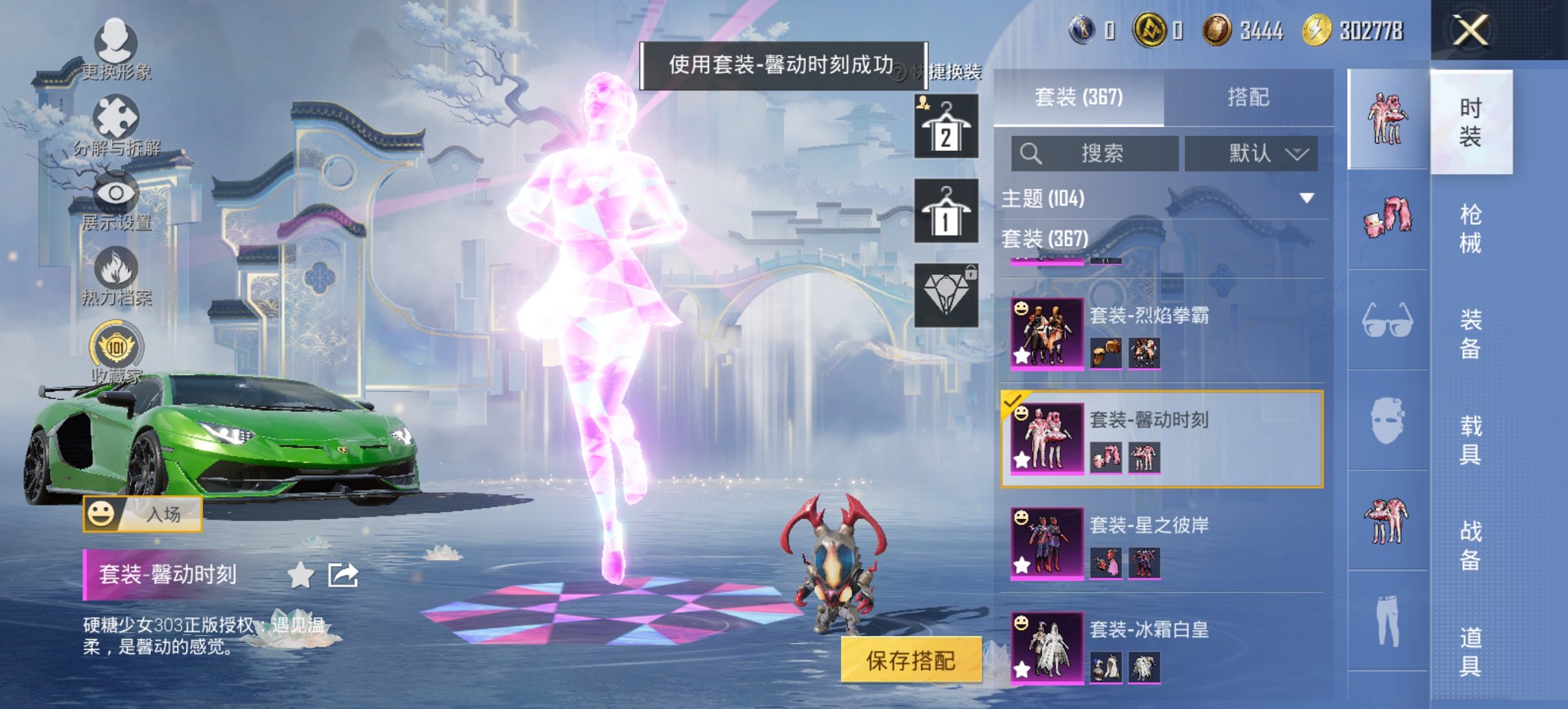Click inside the 搜索 search field

1093,153
